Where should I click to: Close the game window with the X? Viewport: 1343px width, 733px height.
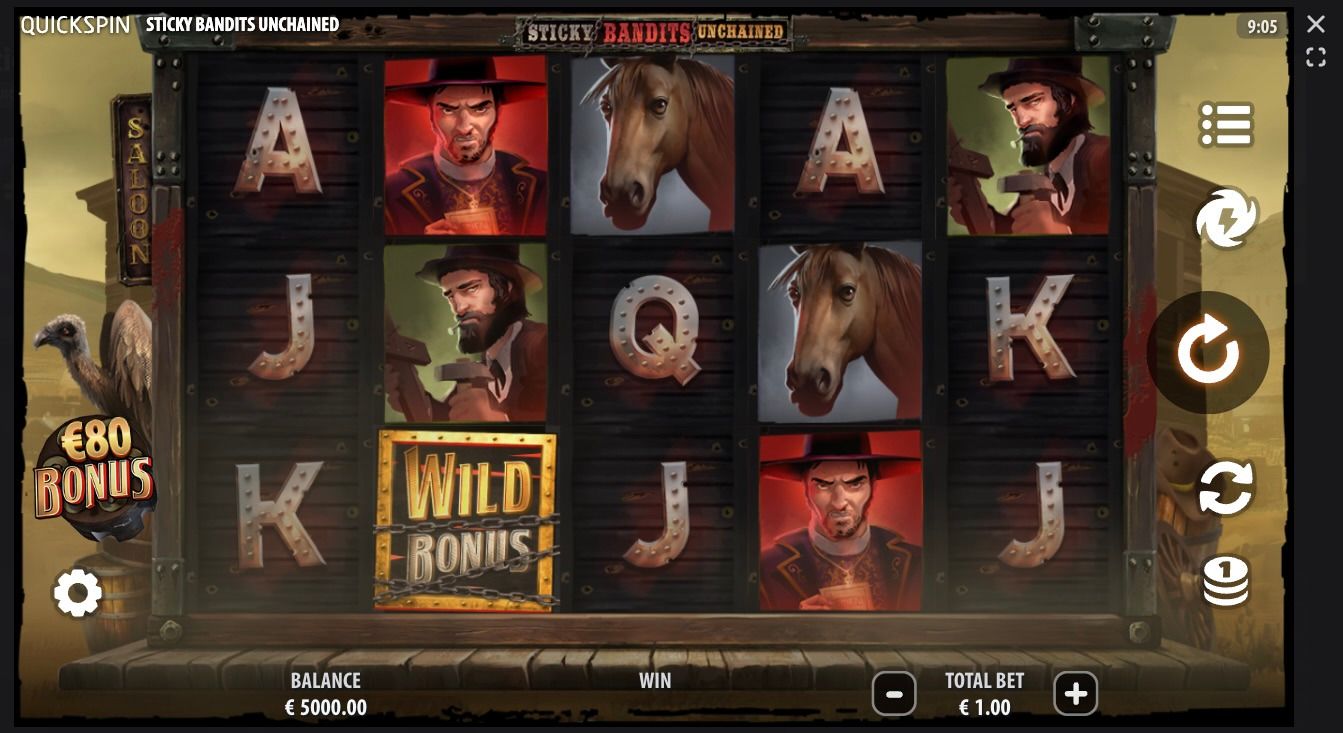(1316, 24)
